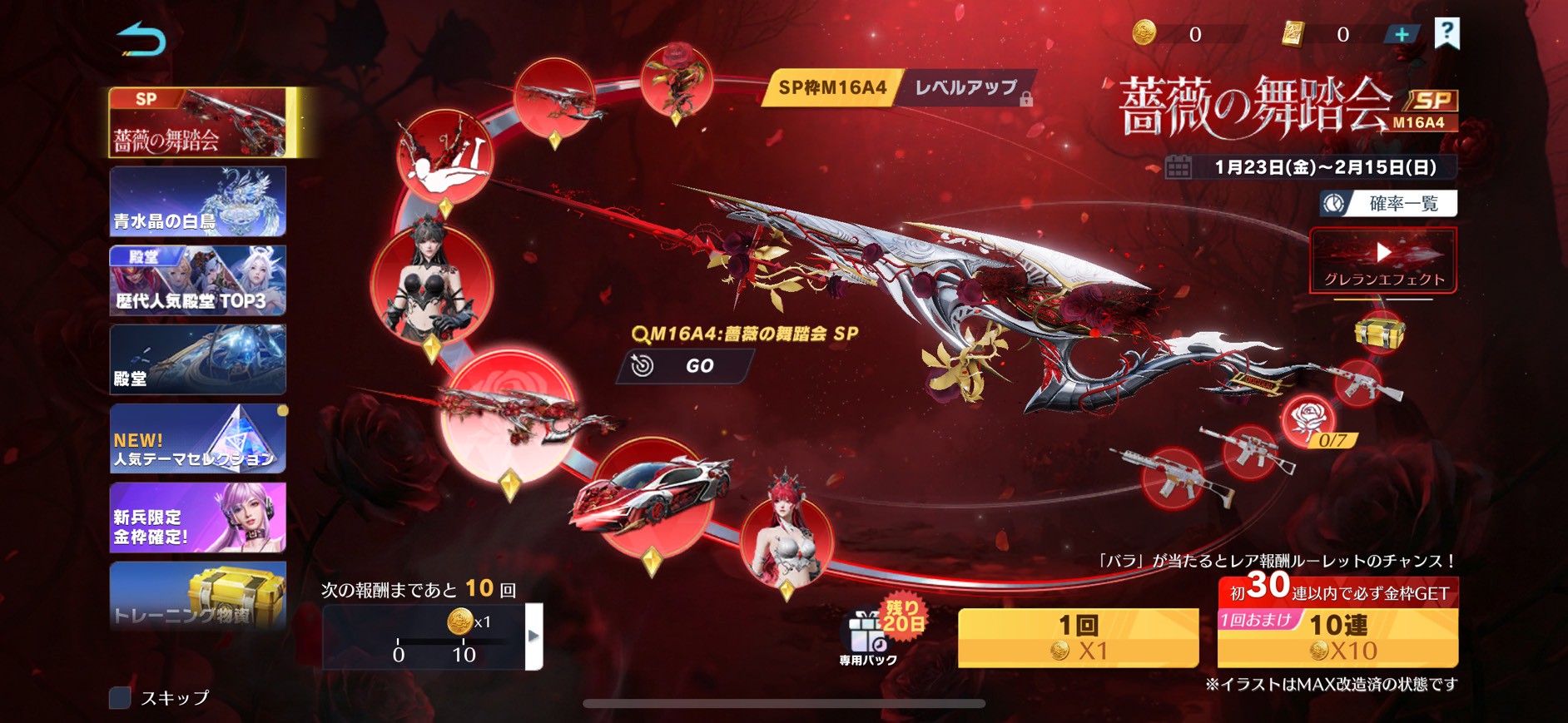Select the 薔薇の舞踏会 SP banner tab
The height and width of the screenshot is (723, 1568).
pos(200,123)
